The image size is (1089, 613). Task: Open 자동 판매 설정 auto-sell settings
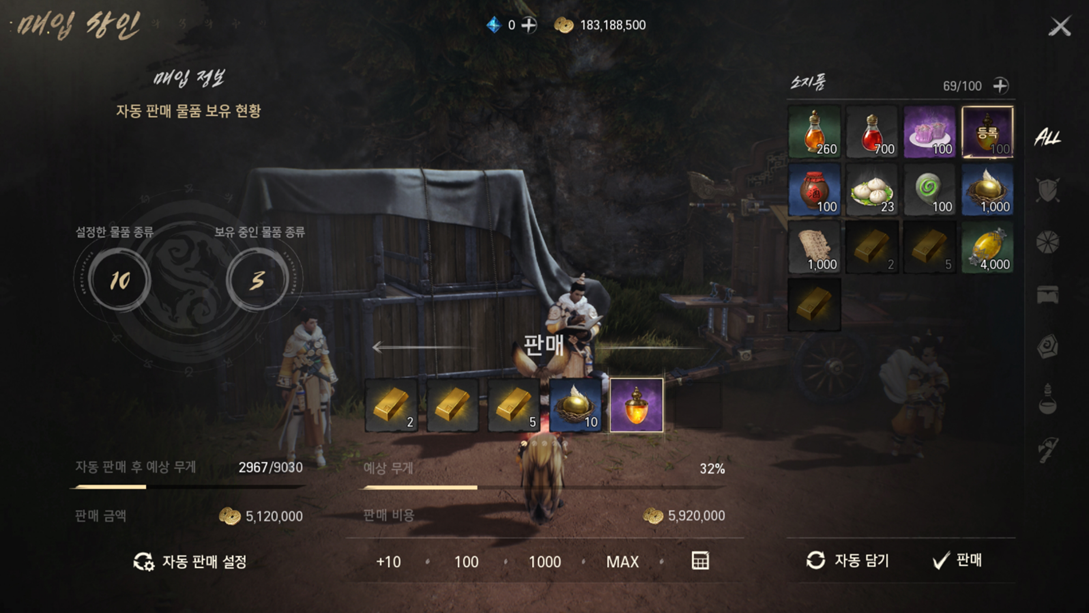[191, 562]
